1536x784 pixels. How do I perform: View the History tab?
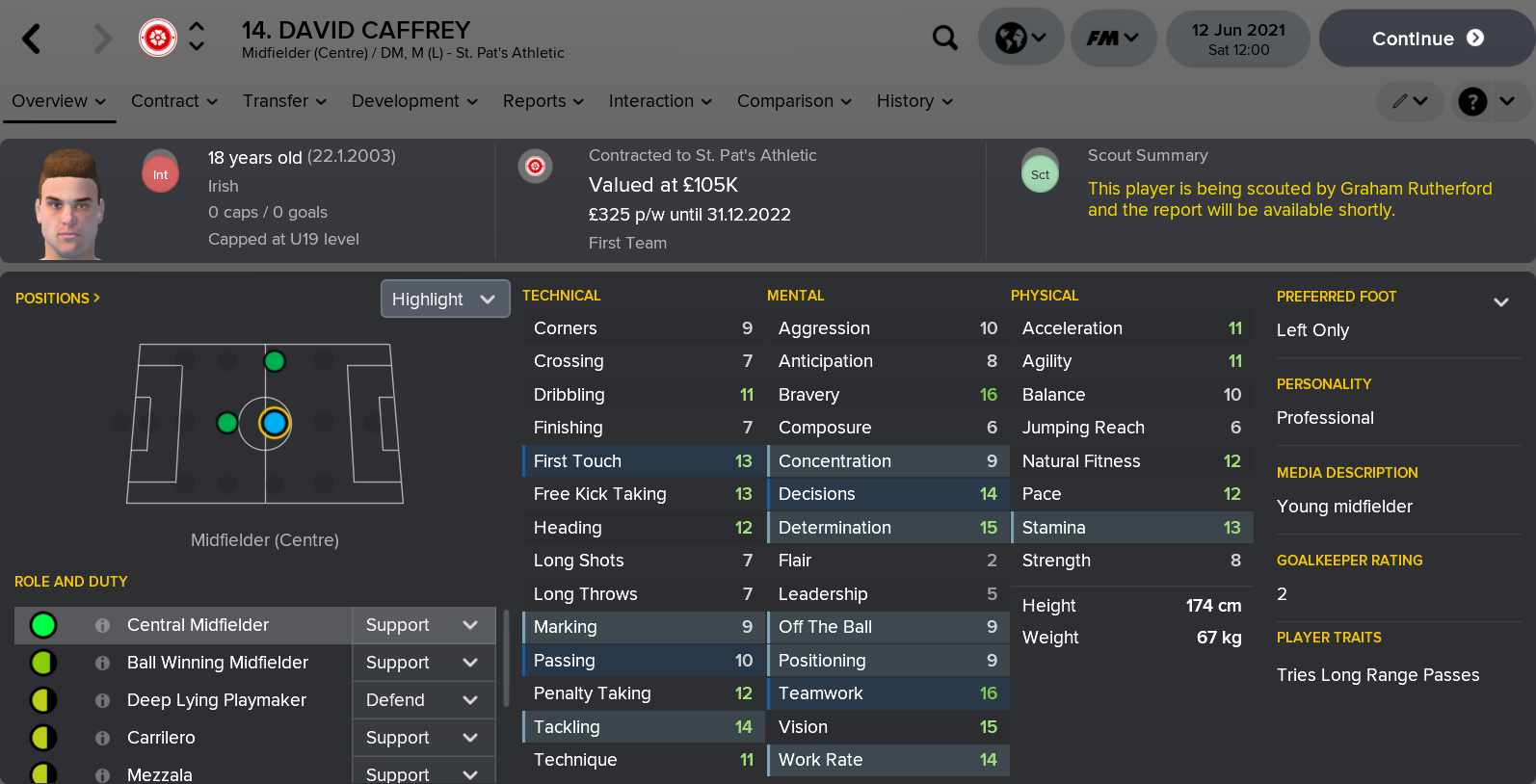[914, 101]
